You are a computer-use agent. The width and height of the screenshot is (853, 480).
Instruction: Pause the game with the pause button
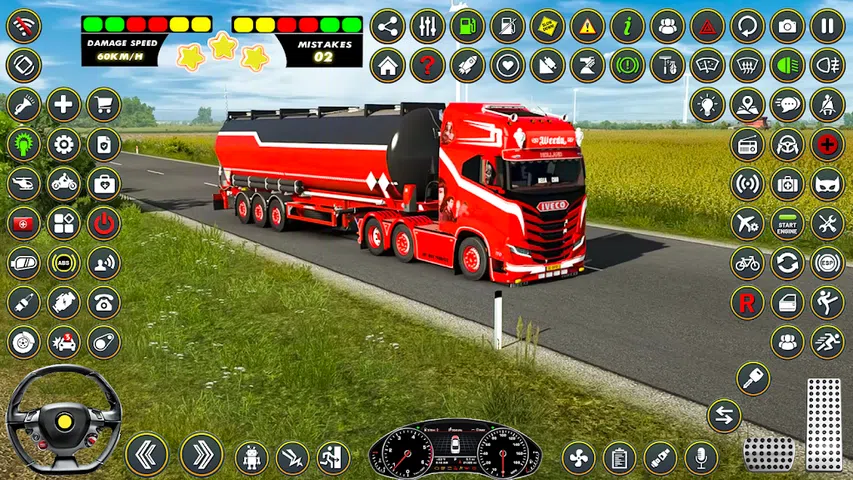coord(827,26)
